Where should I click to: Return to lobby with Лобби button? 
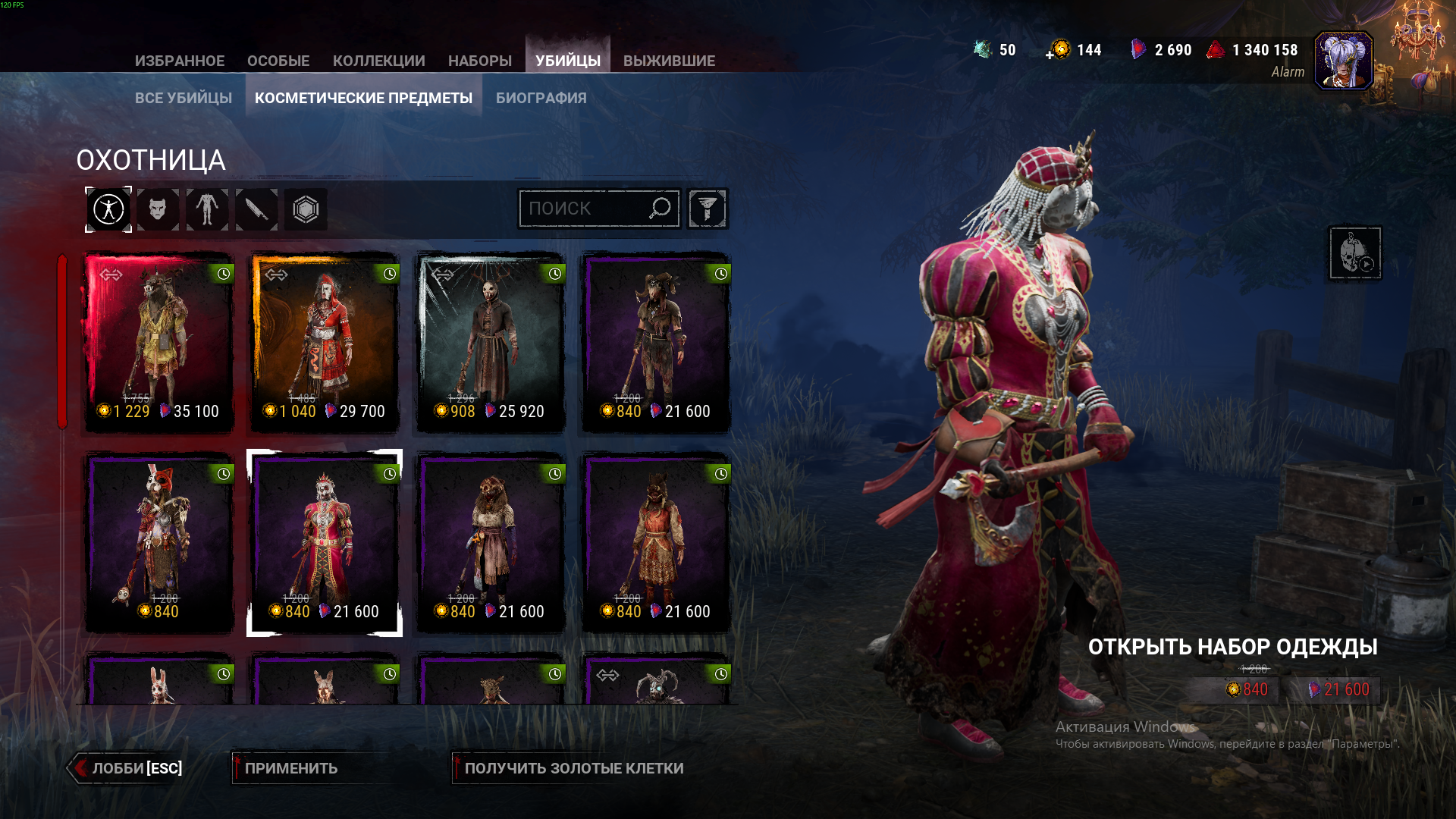[129, 768]
